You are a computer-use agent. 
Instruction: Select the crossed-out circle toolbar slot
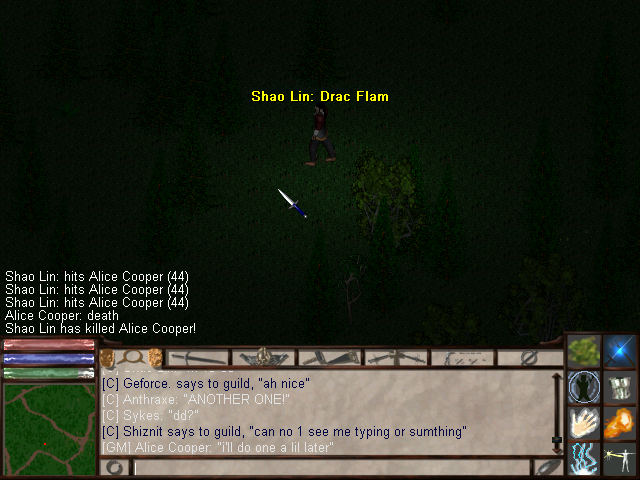[x=529, y=357]
